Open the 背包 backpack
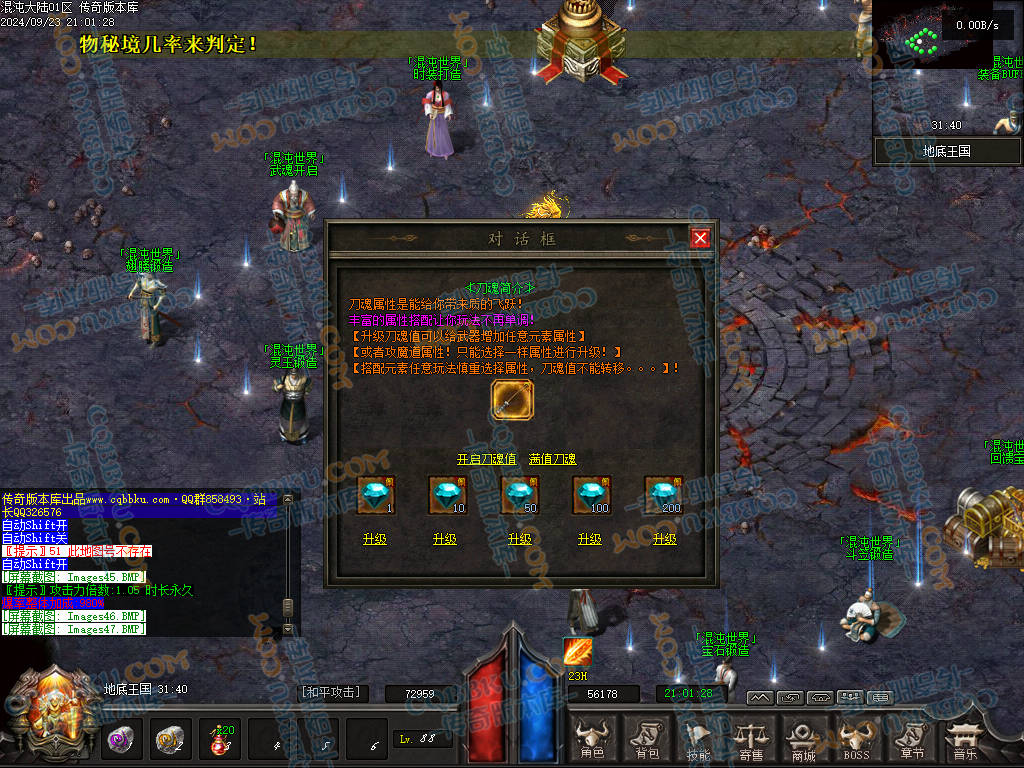This screenshot has width=1024, height=768. pyautogui.click(x=647, y=740)
